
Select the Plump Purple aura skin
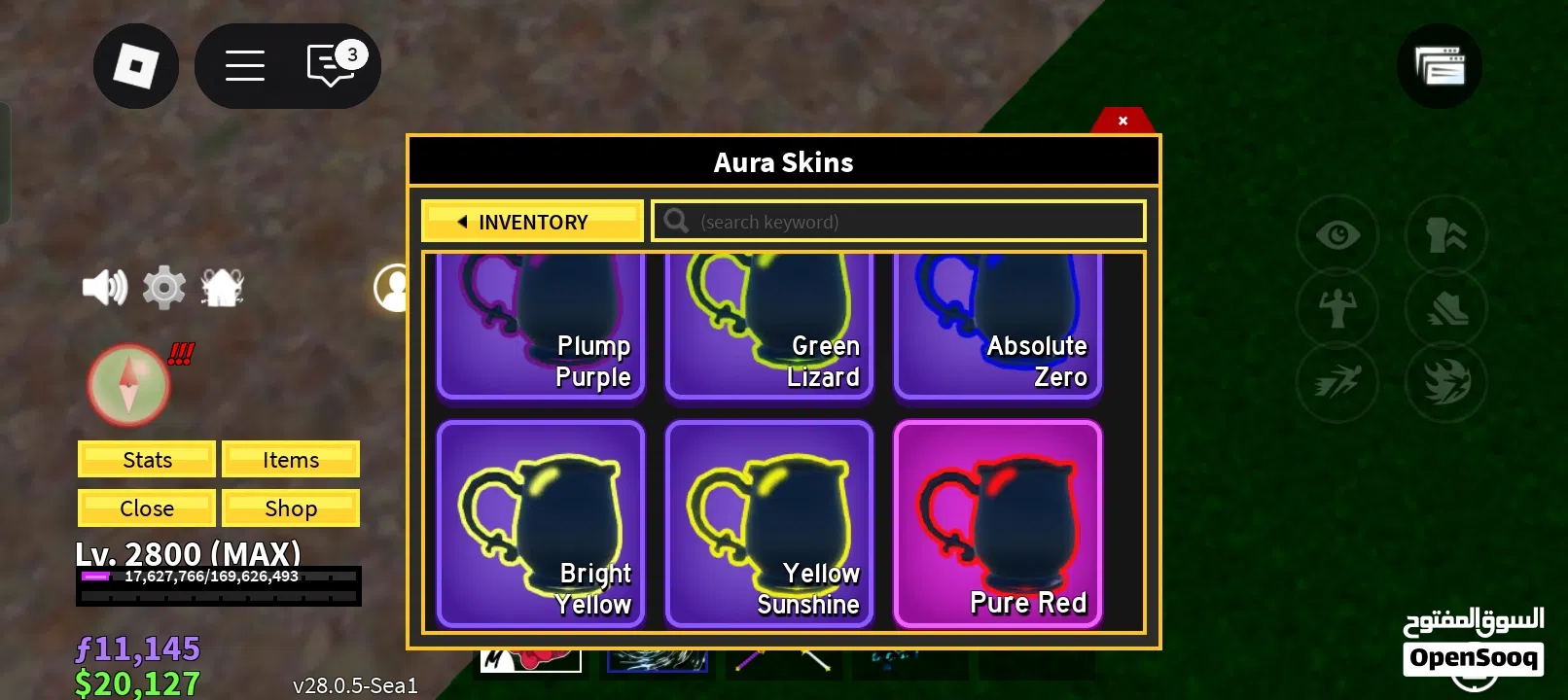coord(541,326)
